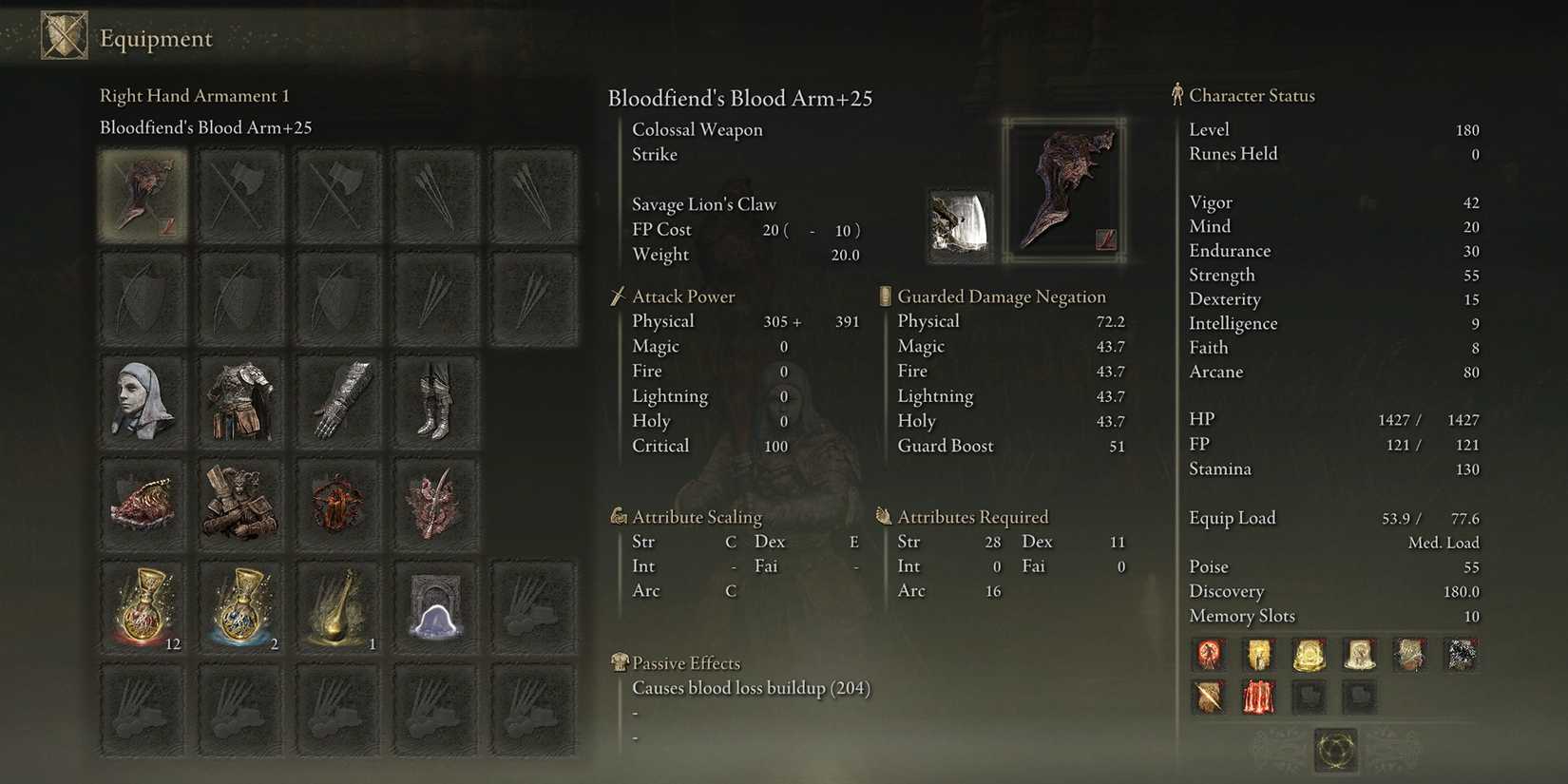Viewport: 1568px width, 784px height.
Task: Select the hood head armor slot
Action: pyautogui.click(x=143, y=399)
